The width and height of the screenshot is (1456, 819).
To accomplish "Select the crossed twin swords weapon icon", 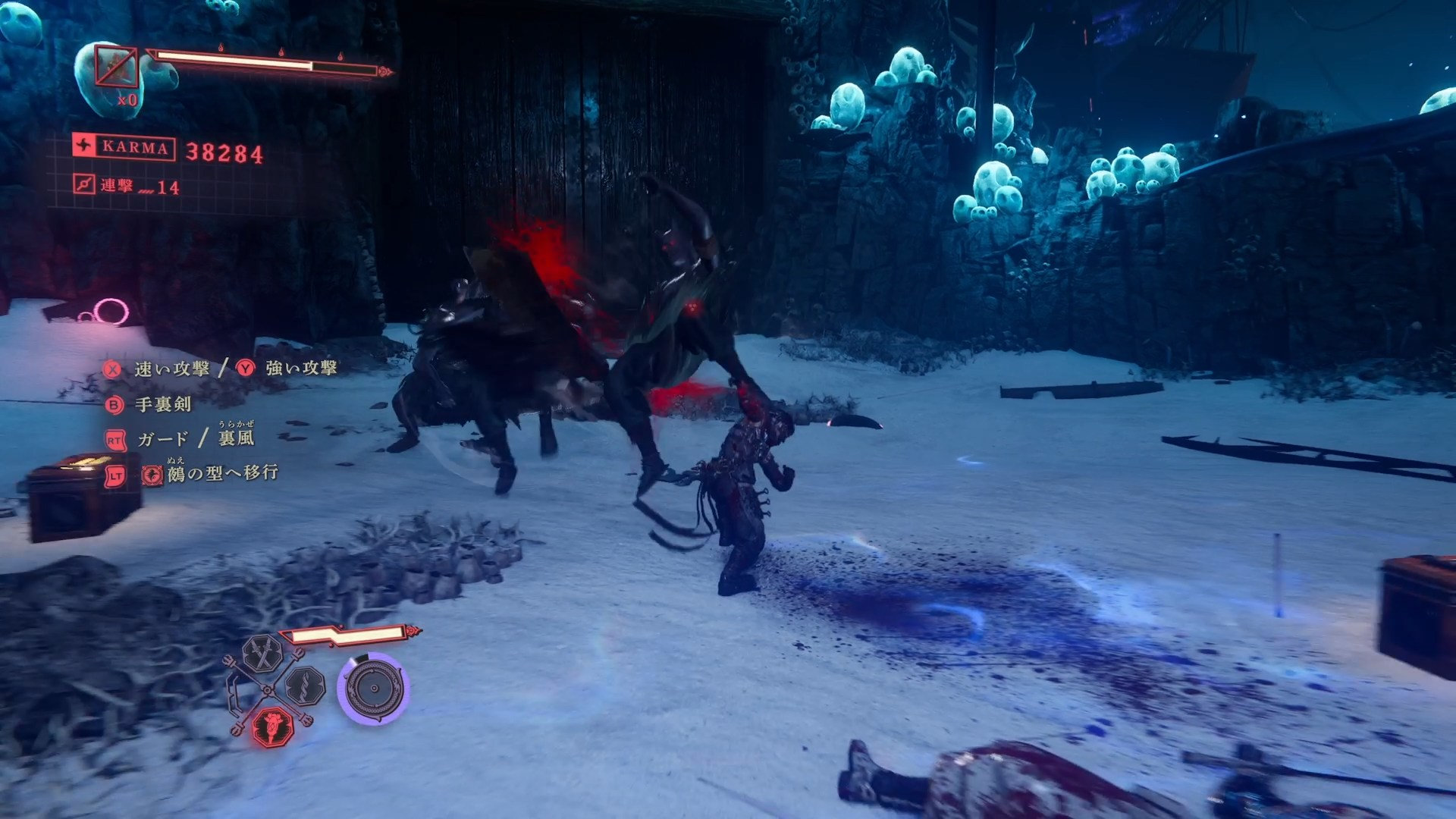I will pyautogui.click(x=262, y=654).
